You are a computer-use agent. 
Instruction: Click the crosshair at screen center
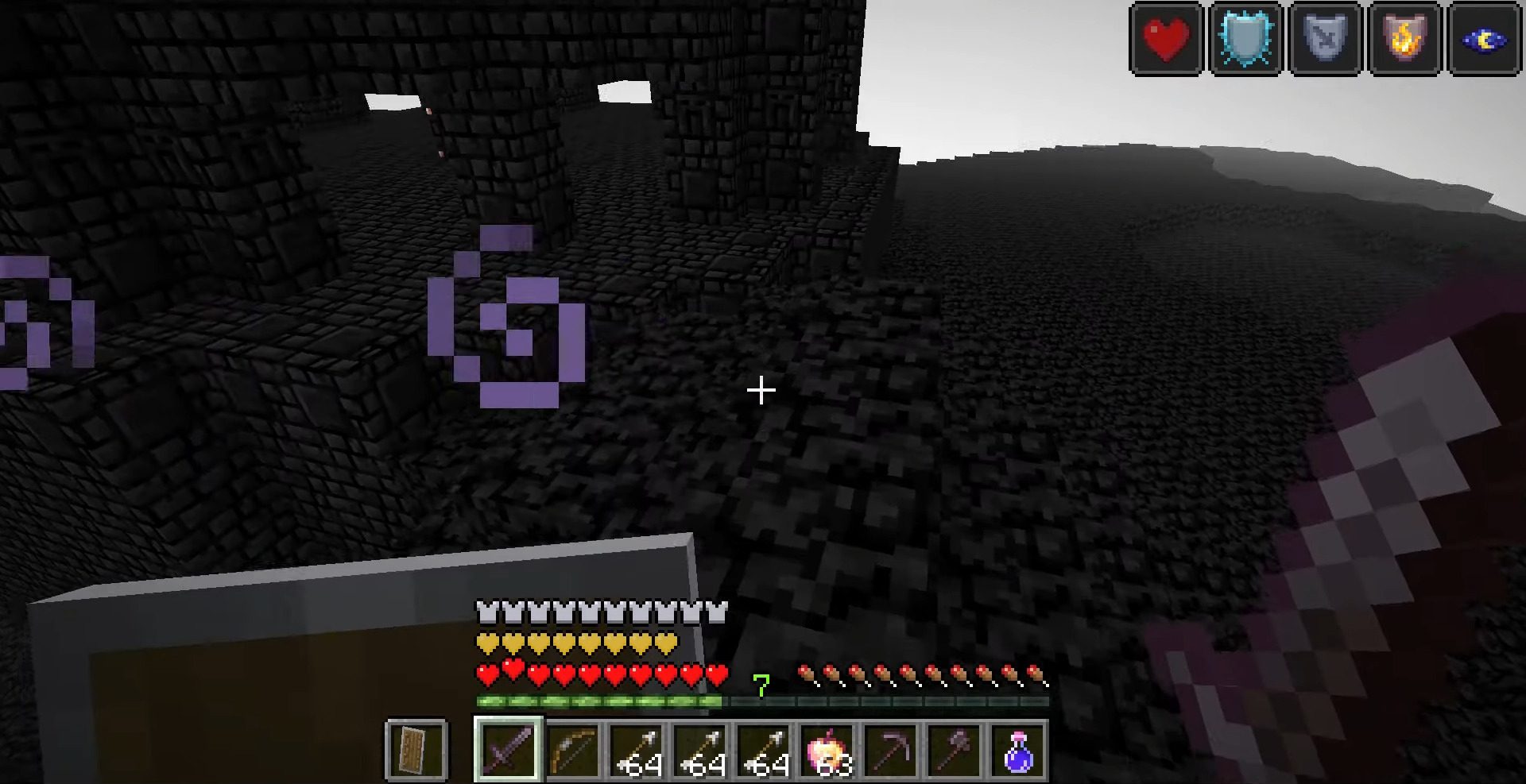coord(761,389)
